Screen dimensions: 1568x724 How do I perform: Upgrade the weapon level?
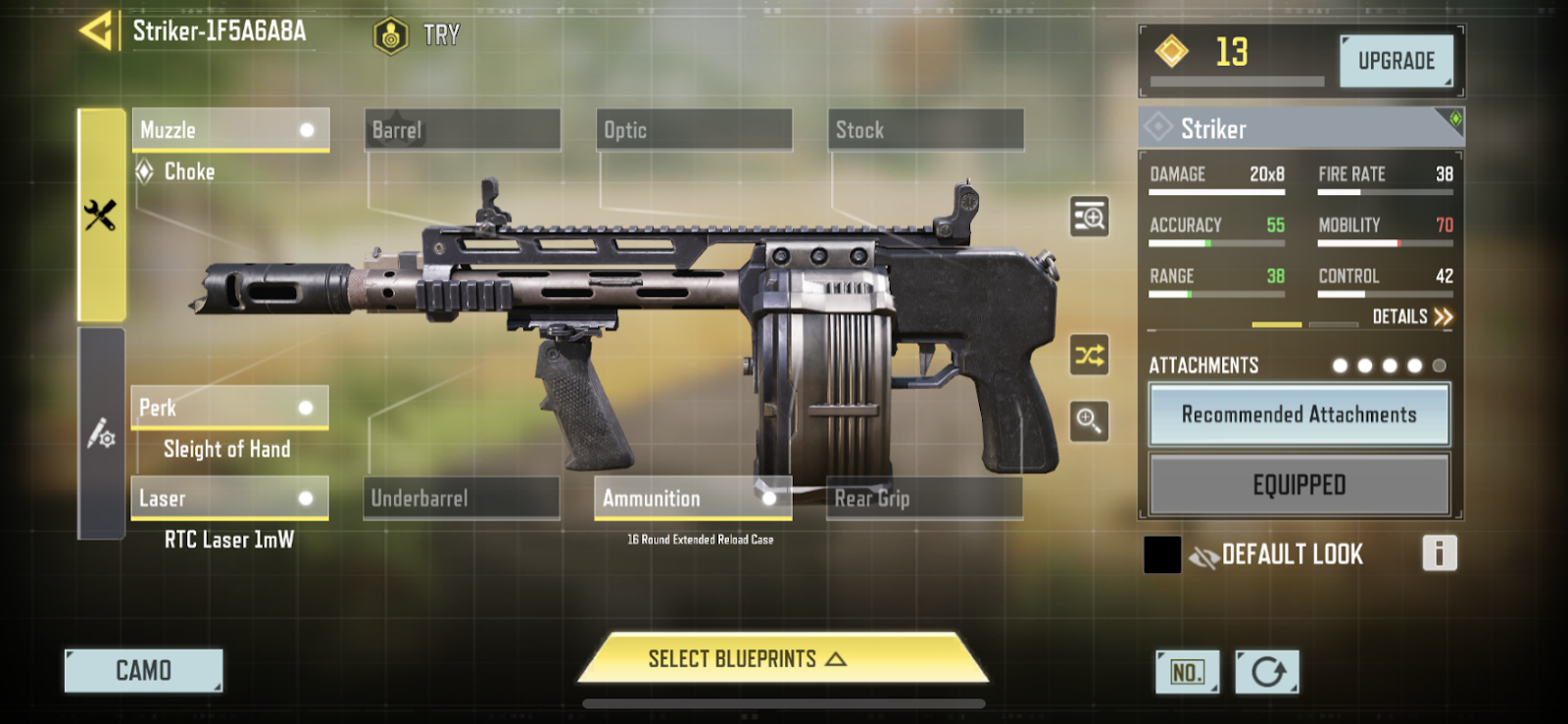(x=1396, y=61)
